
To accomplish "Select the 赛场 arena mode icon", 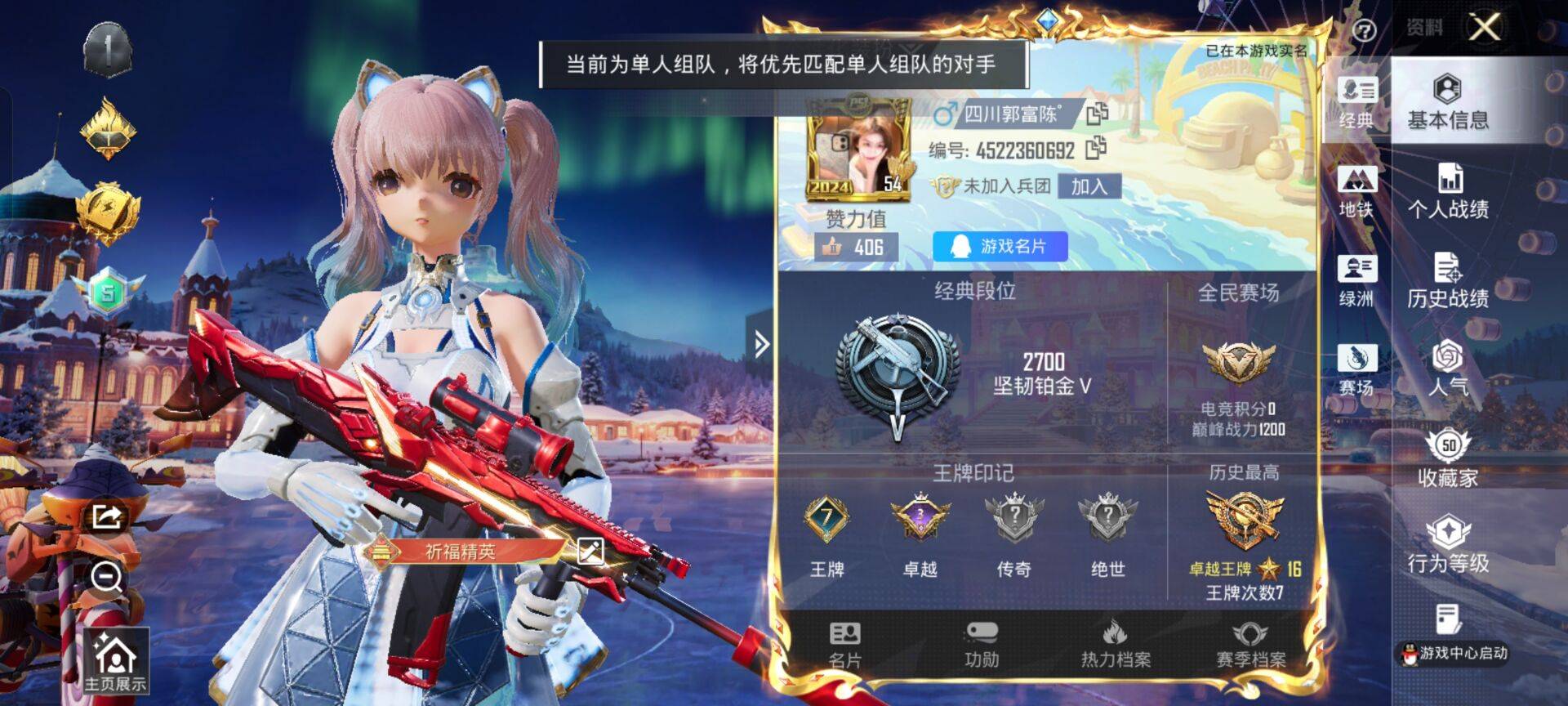I will (1356, 366).
